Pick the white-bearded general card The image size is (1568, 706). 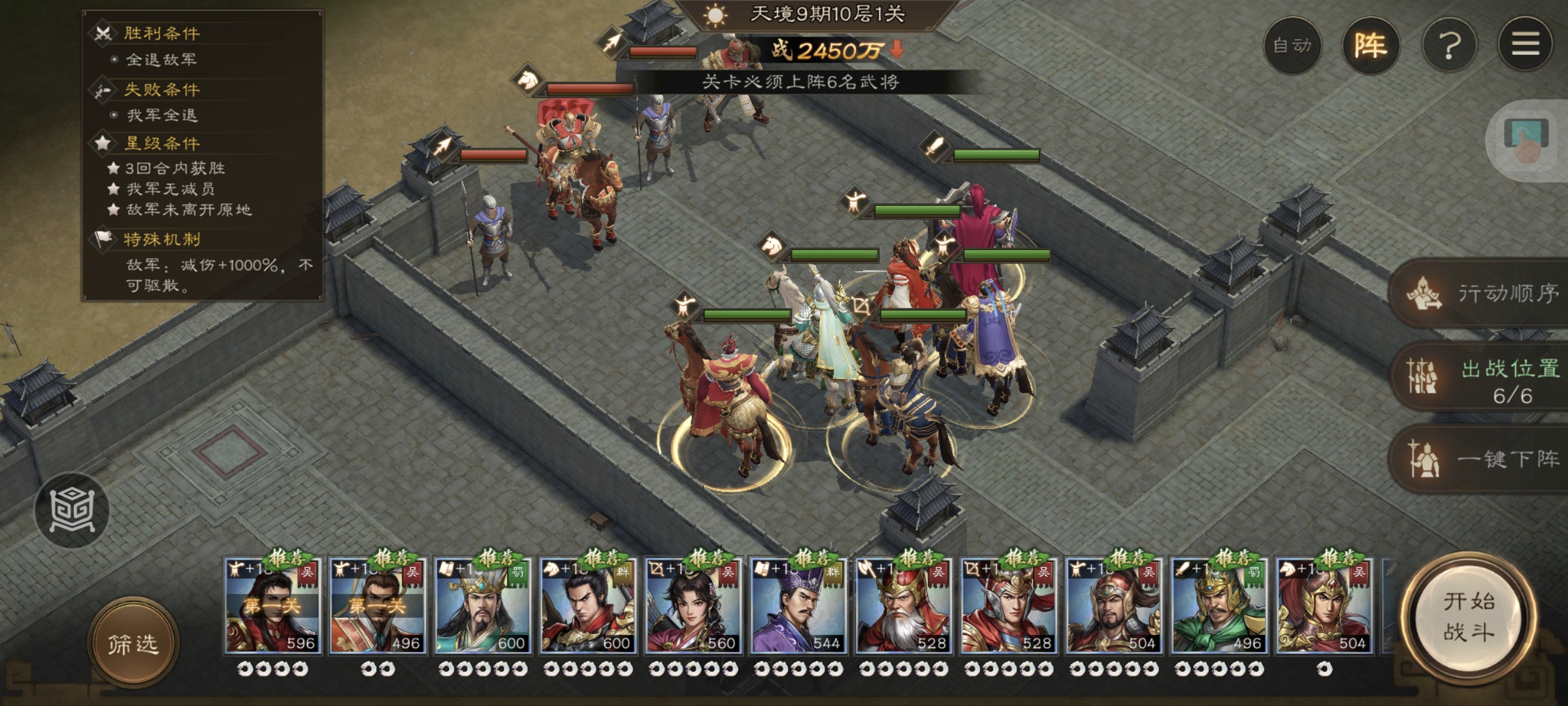(903, 606)
